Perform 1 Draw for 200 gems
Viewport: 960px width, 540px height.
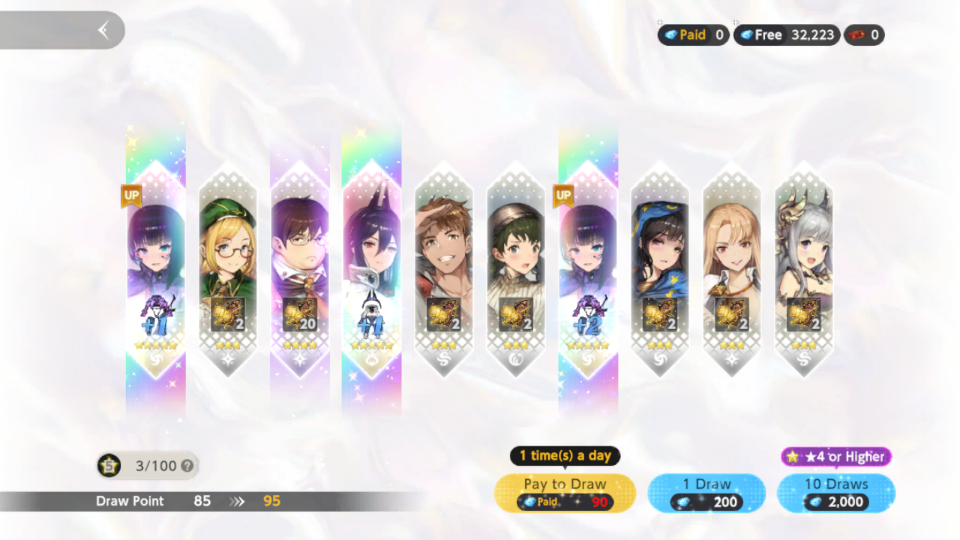[706, 492]
